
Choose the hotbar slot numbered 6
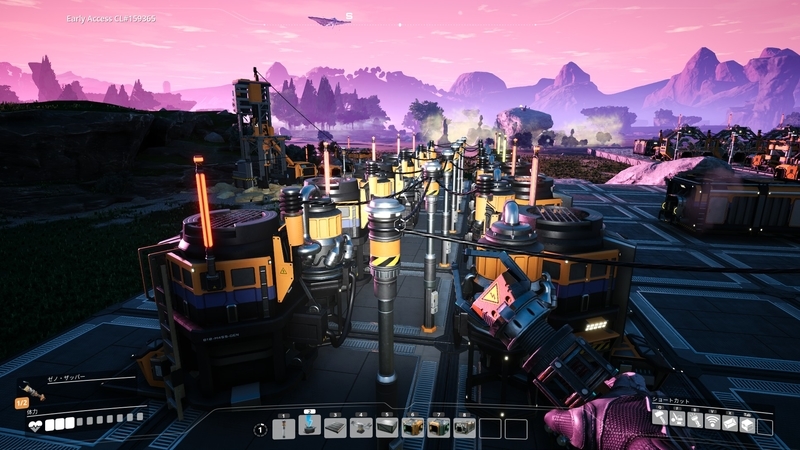click(413, 428)
